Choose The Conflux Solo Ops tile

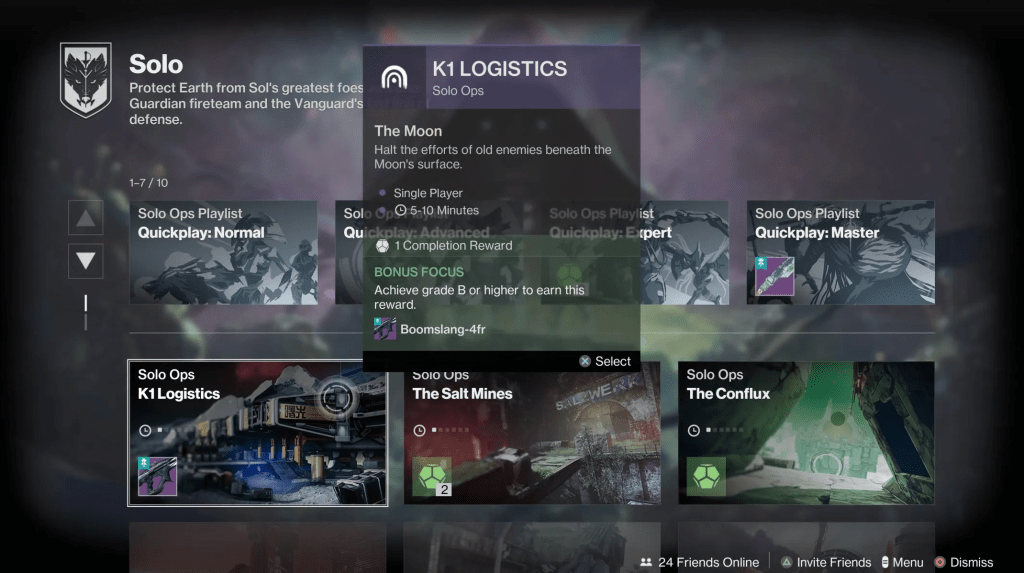tap(806, 432)
